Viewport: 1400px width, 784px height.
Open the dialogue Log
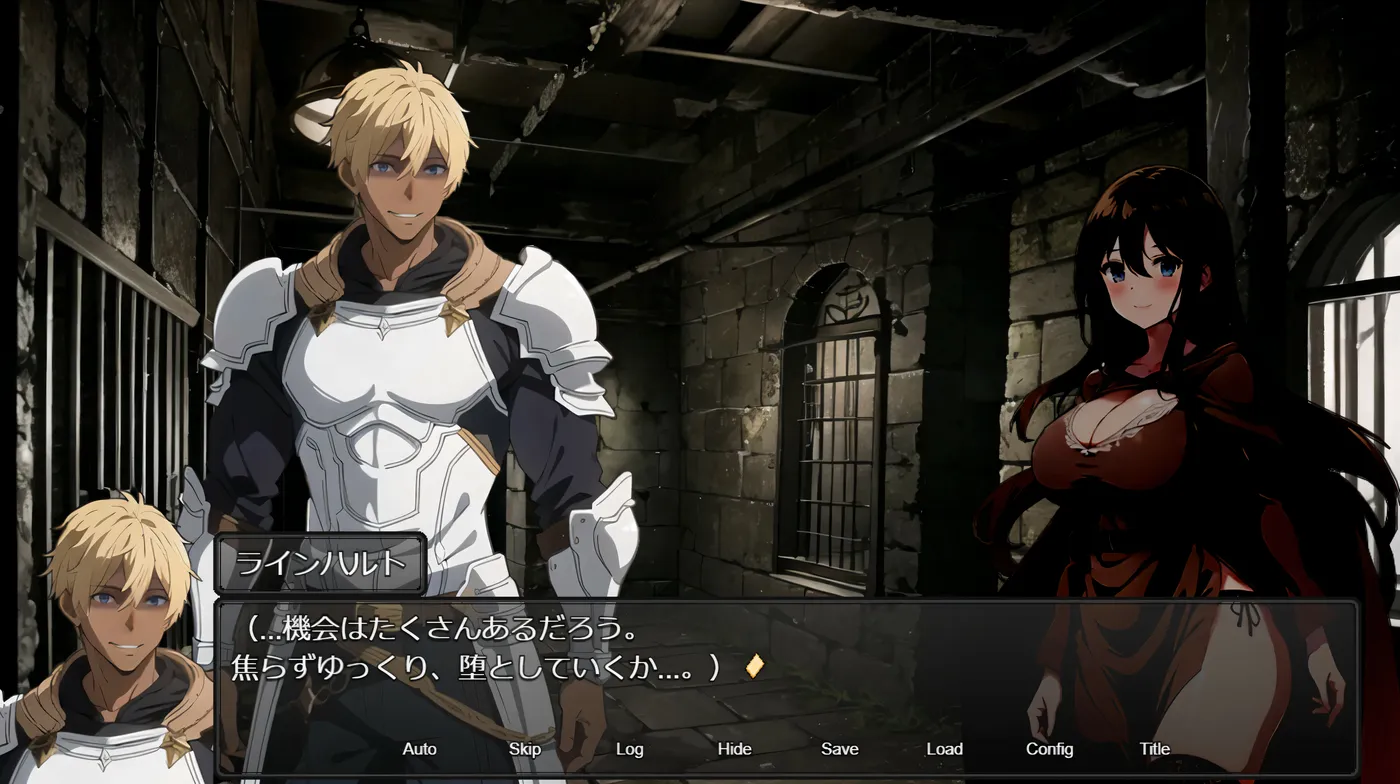click(x=629, y=749)
